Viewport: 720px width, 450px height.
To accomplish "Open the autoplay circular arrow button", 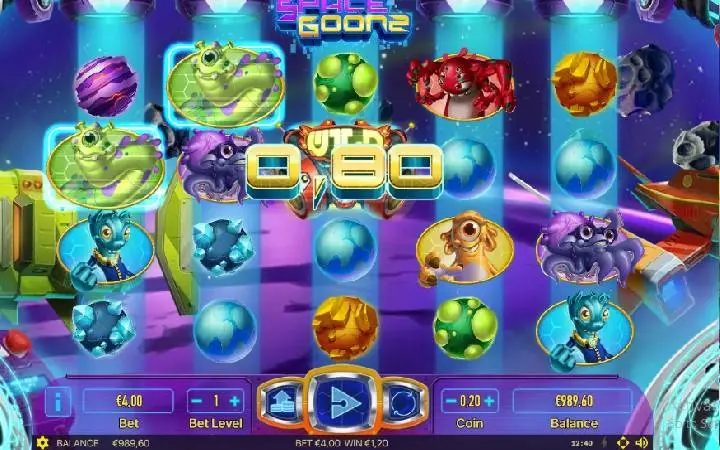I will (401, 402).
